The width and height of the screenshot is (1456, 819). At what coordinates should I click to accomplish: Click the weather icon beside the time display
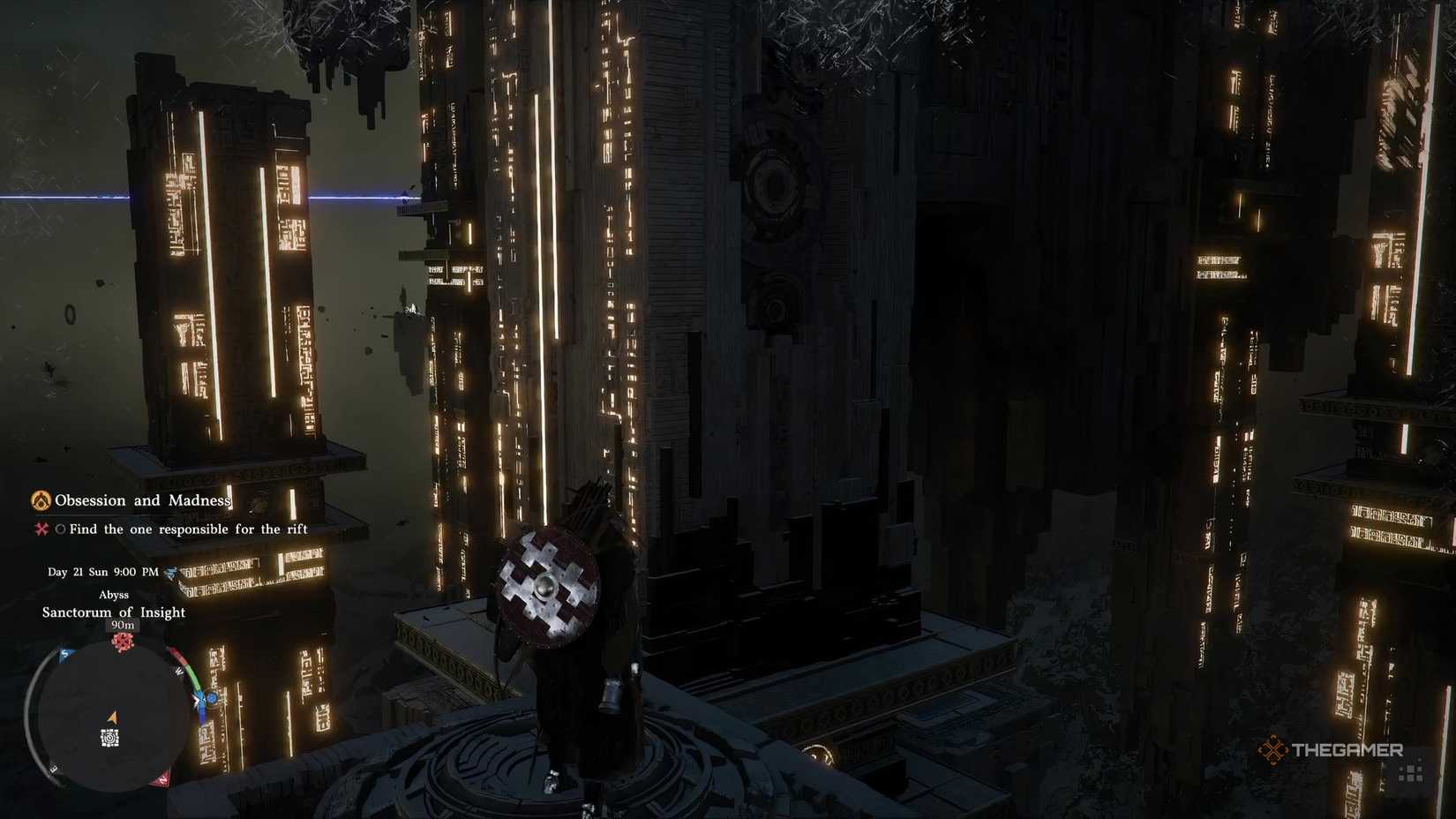[x=170, y=573]
